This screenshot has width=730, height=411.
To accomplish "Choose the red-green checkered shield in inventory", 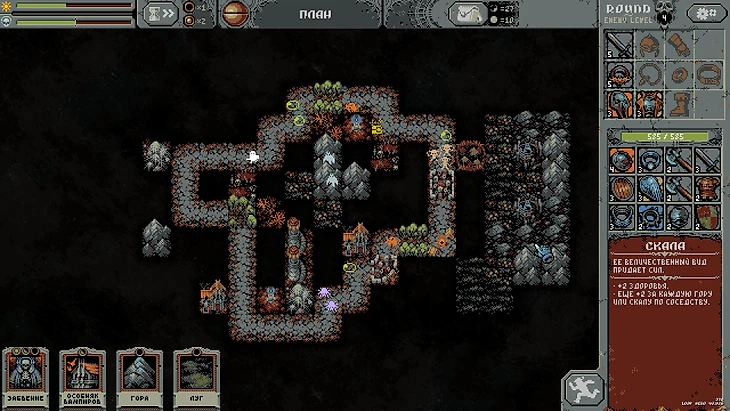I will (x=707, y=216).
